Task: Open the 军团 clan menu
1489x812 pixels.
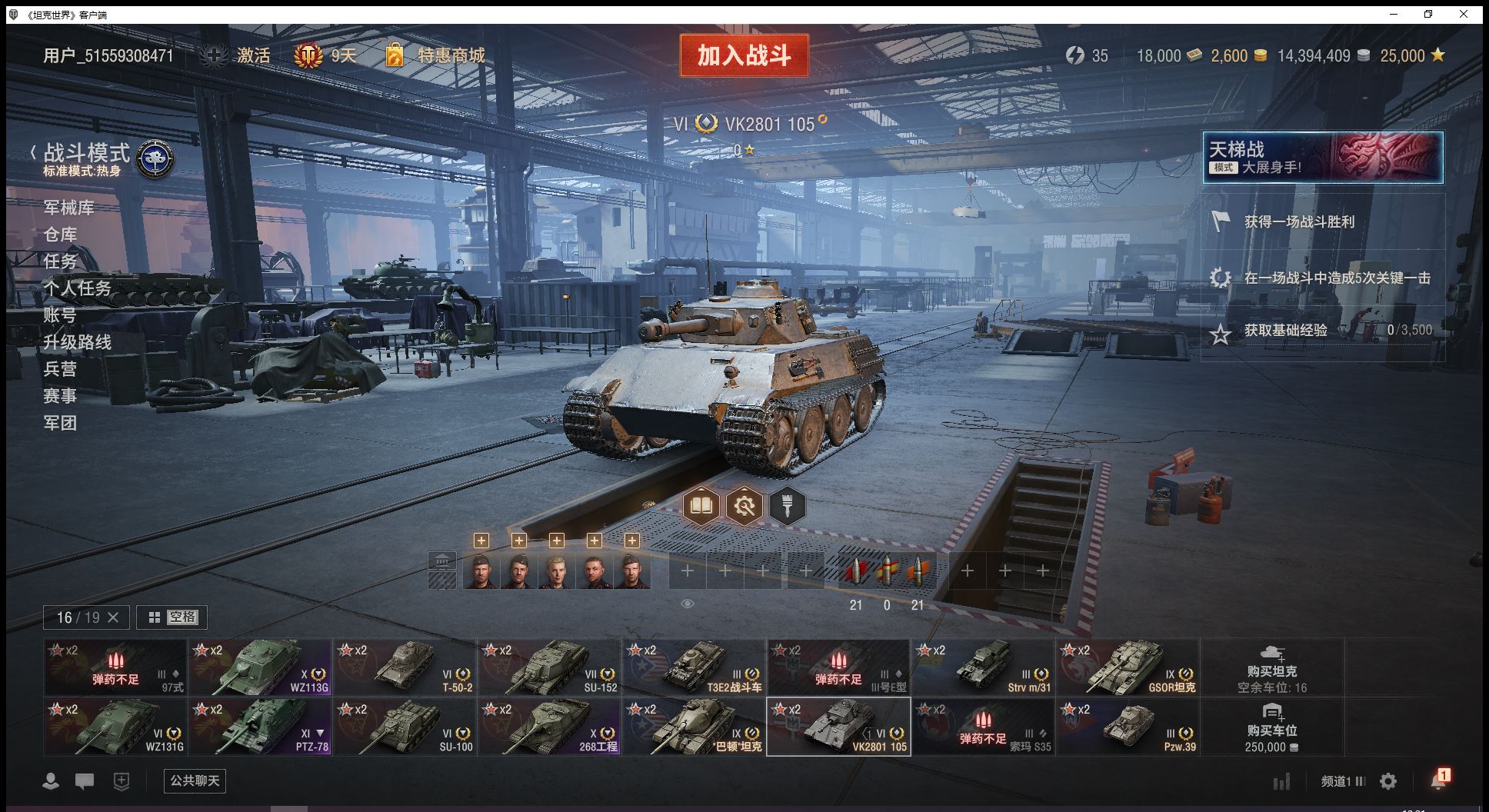Action: [x=60, y=423]
